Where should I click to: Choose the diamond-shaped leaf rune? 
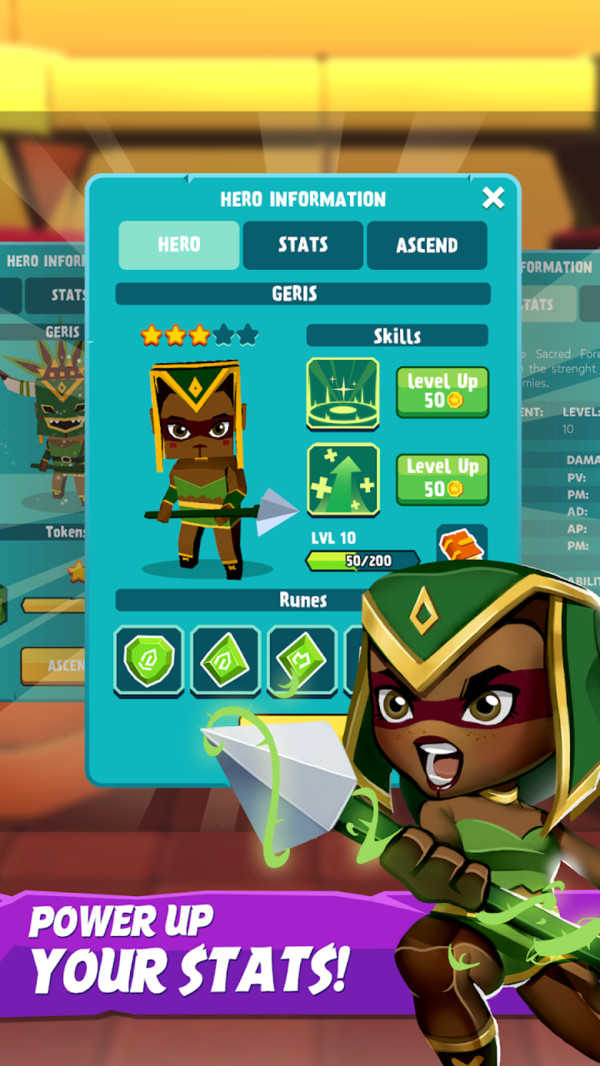pos(226,660)
